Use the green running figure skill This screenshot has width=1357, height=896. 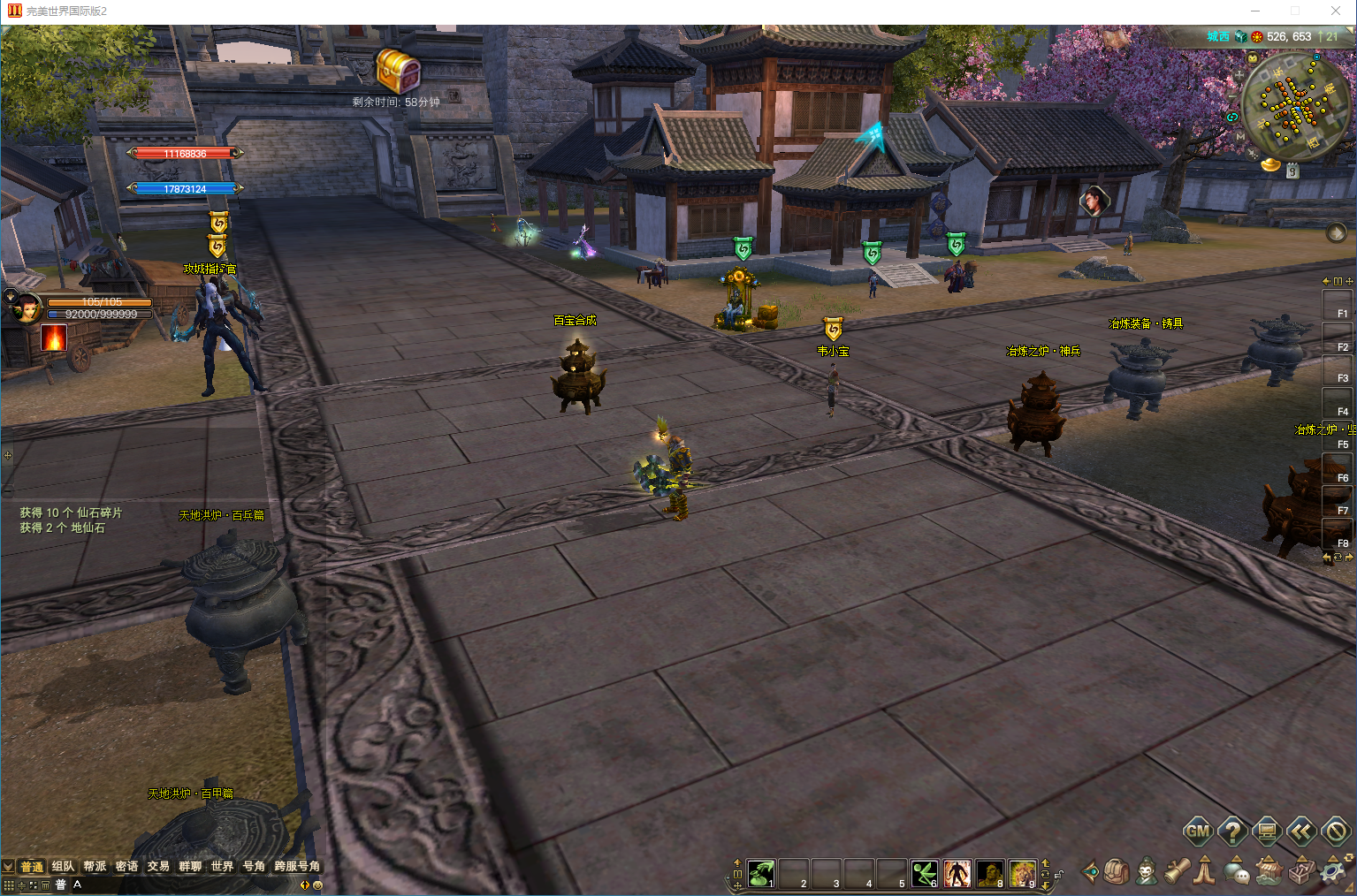[x=924, y=873]
